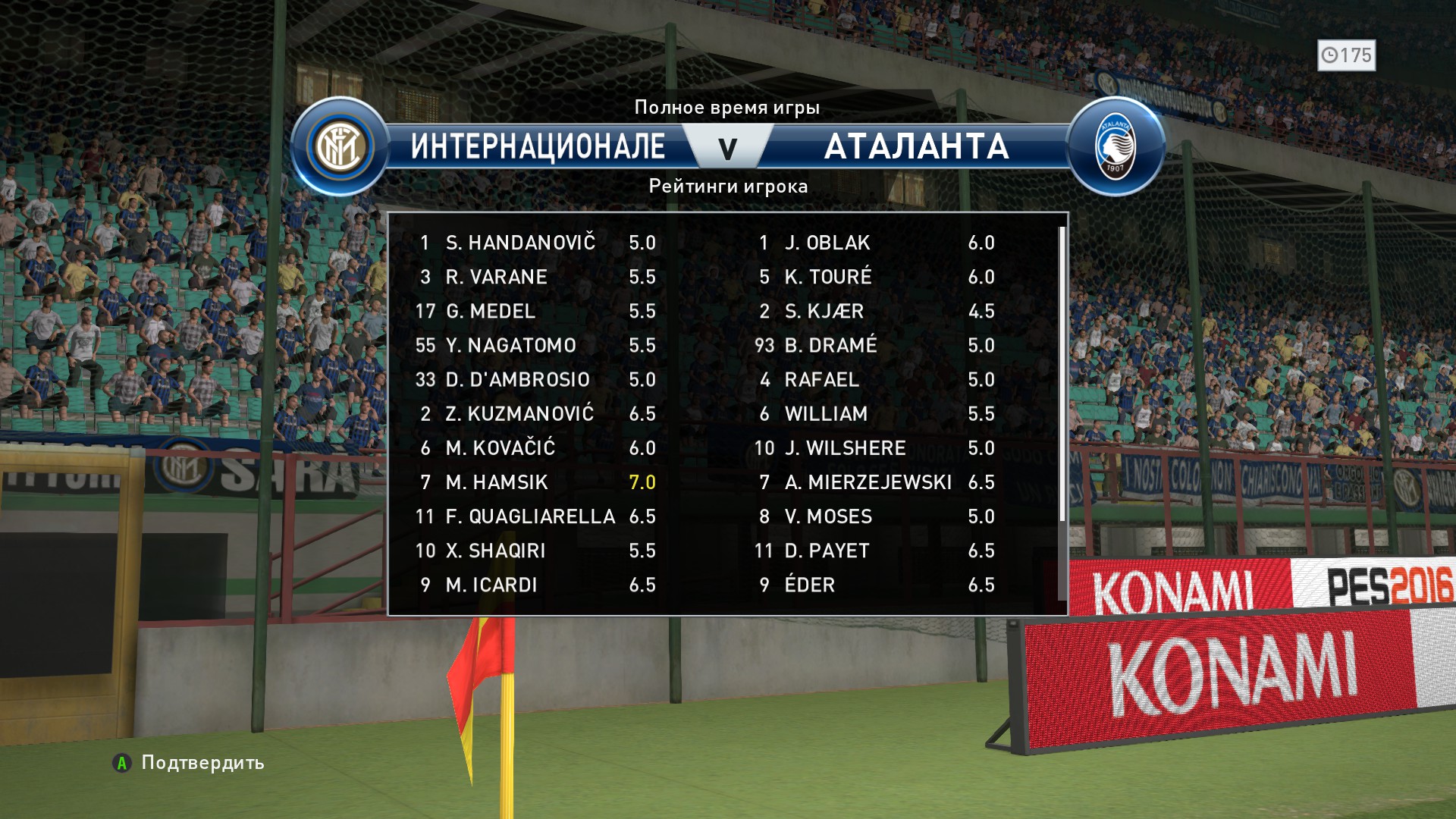The image size is (1456, 819).
Task: Select the M. Icardi player row
Action: 535,585
